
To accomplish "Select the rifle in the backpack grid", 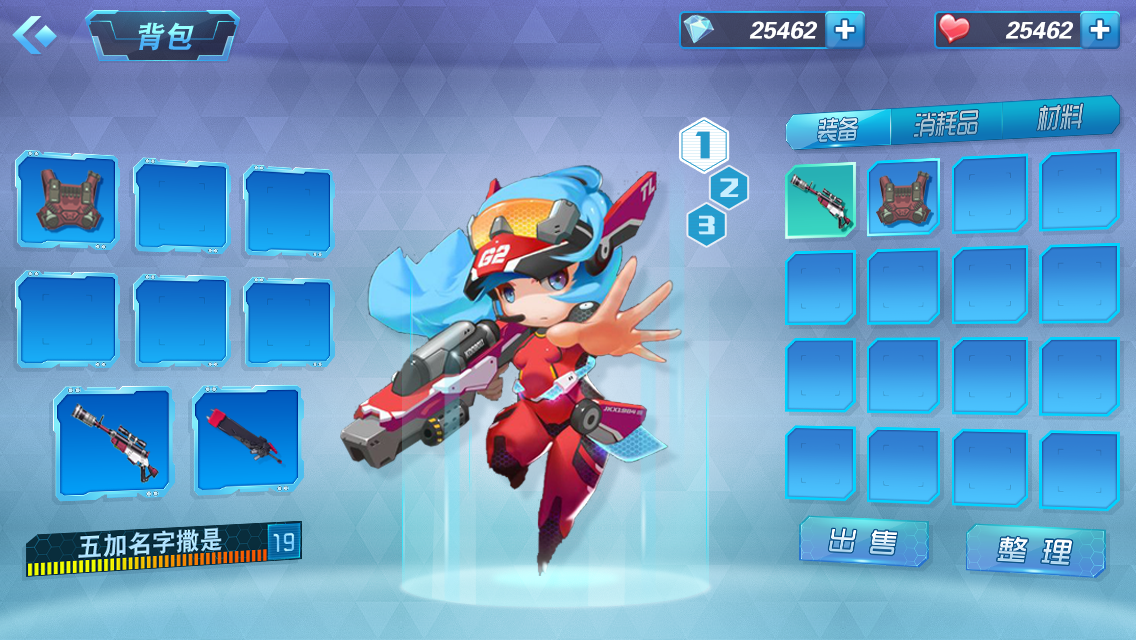I will click(x=820, y=200).
